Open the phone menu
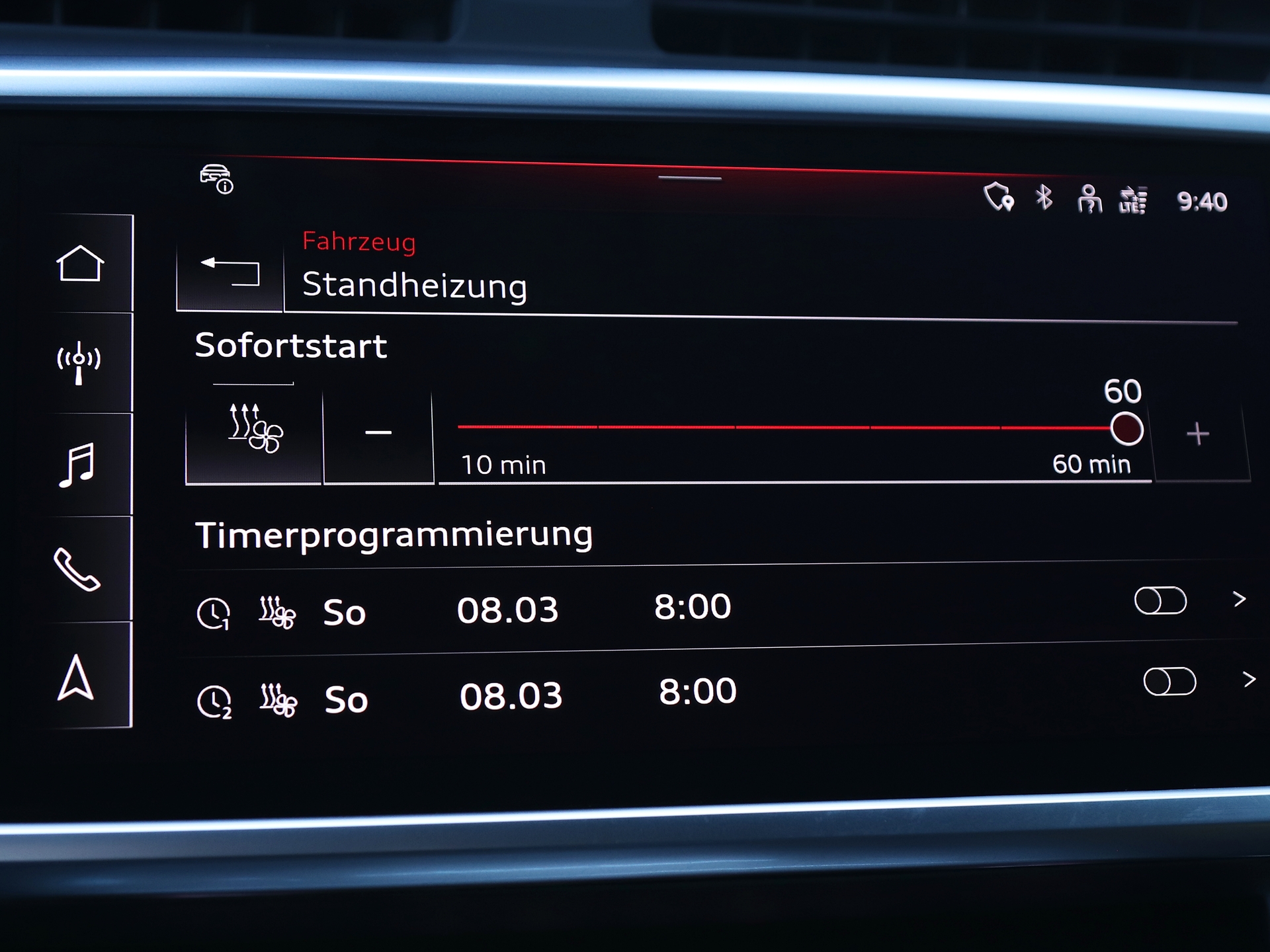Image resolution: width=1270 pixels, height=952 pixels. coord(77,569)
